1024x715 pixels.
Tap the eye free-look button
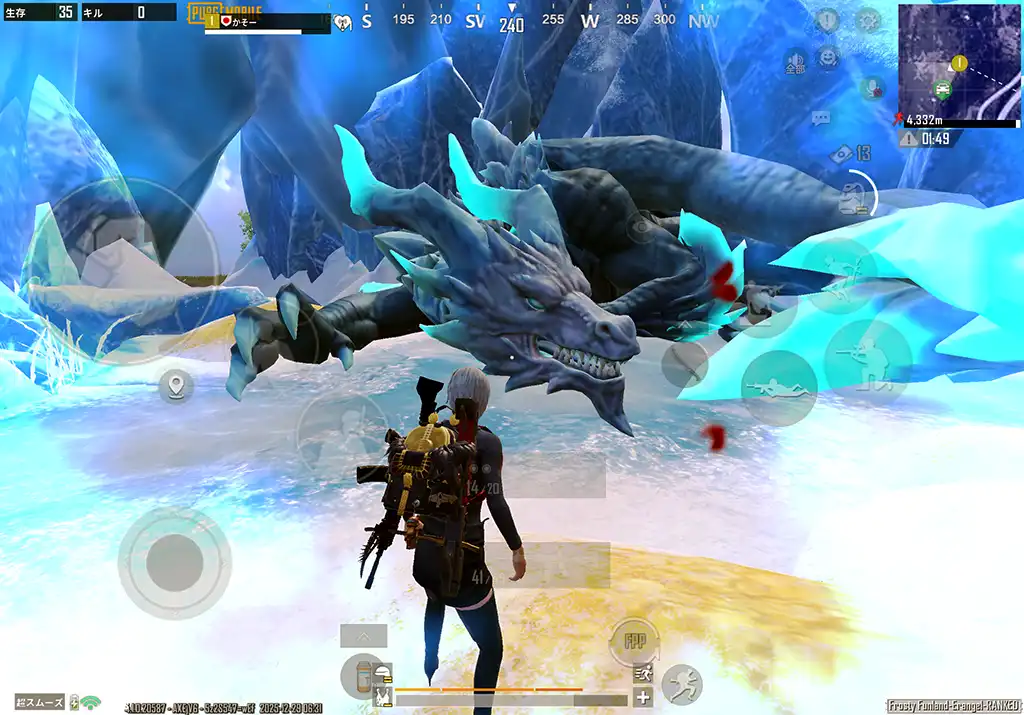(640, 226)
